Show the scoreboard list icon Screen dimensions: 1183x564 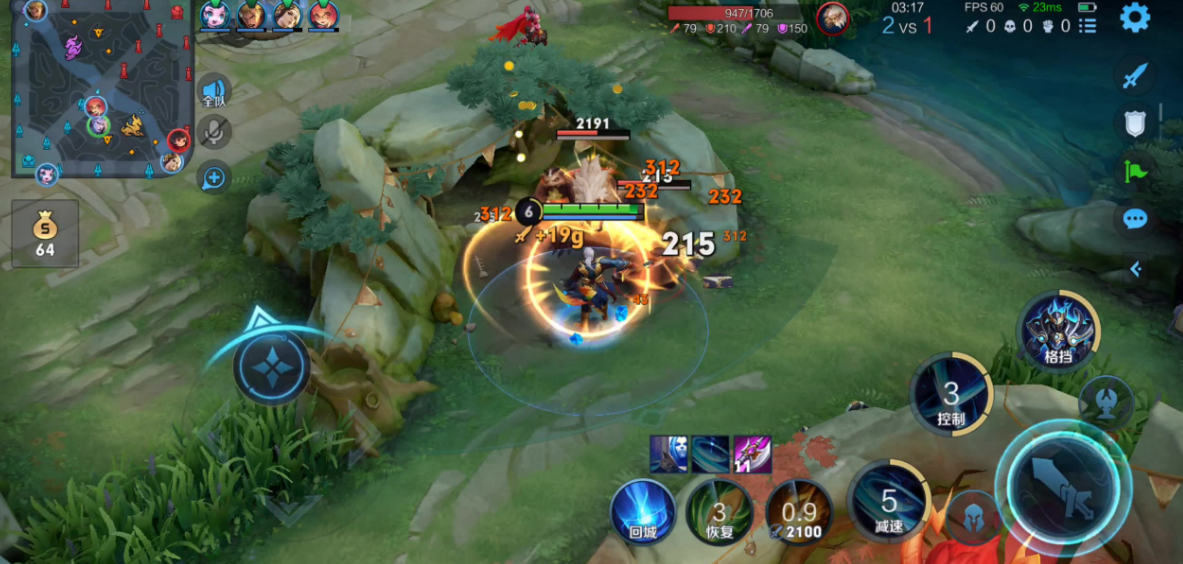[1088, 26]
